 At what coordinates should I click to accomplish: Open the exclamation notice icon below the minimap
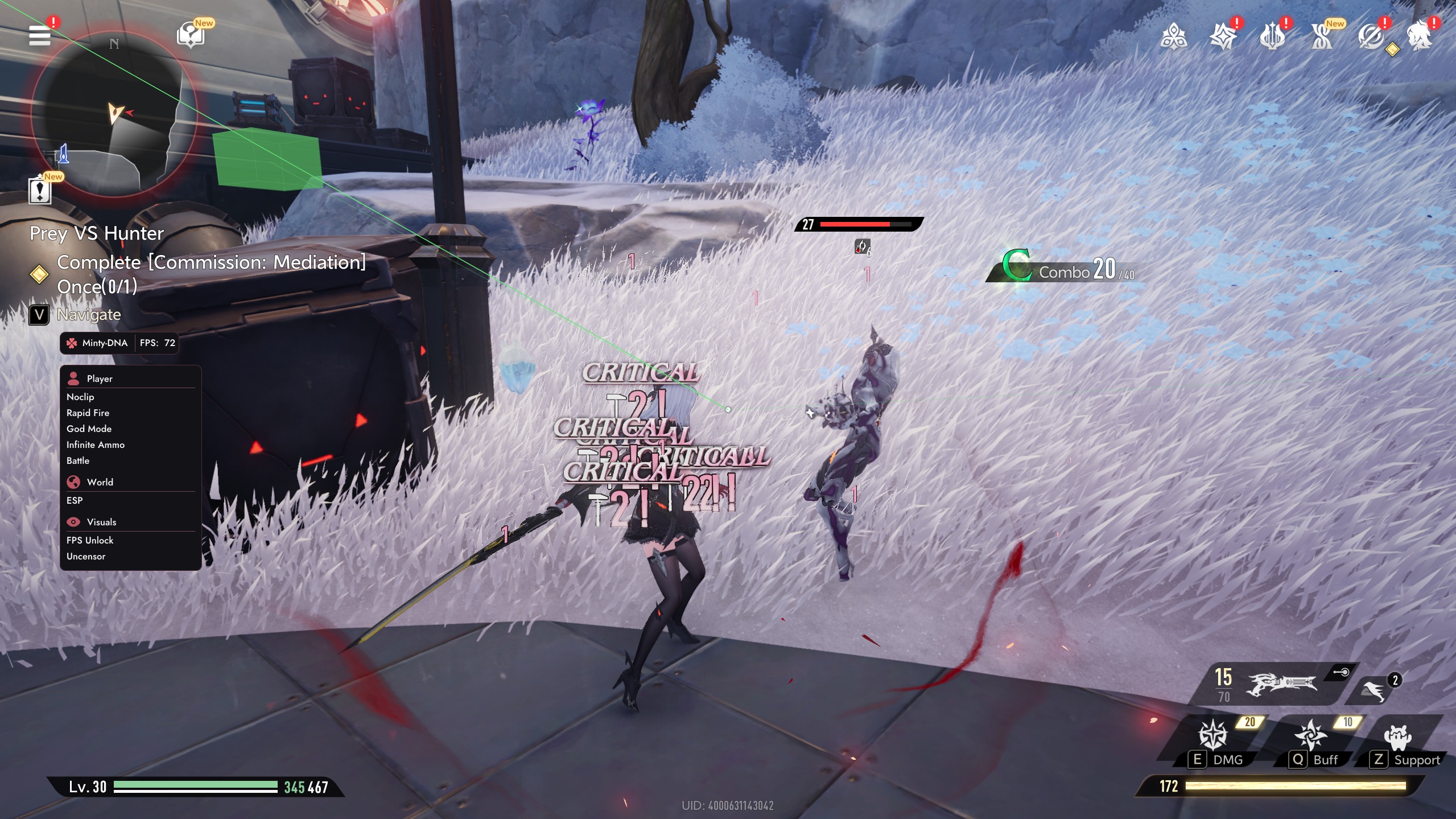[40, 191]
